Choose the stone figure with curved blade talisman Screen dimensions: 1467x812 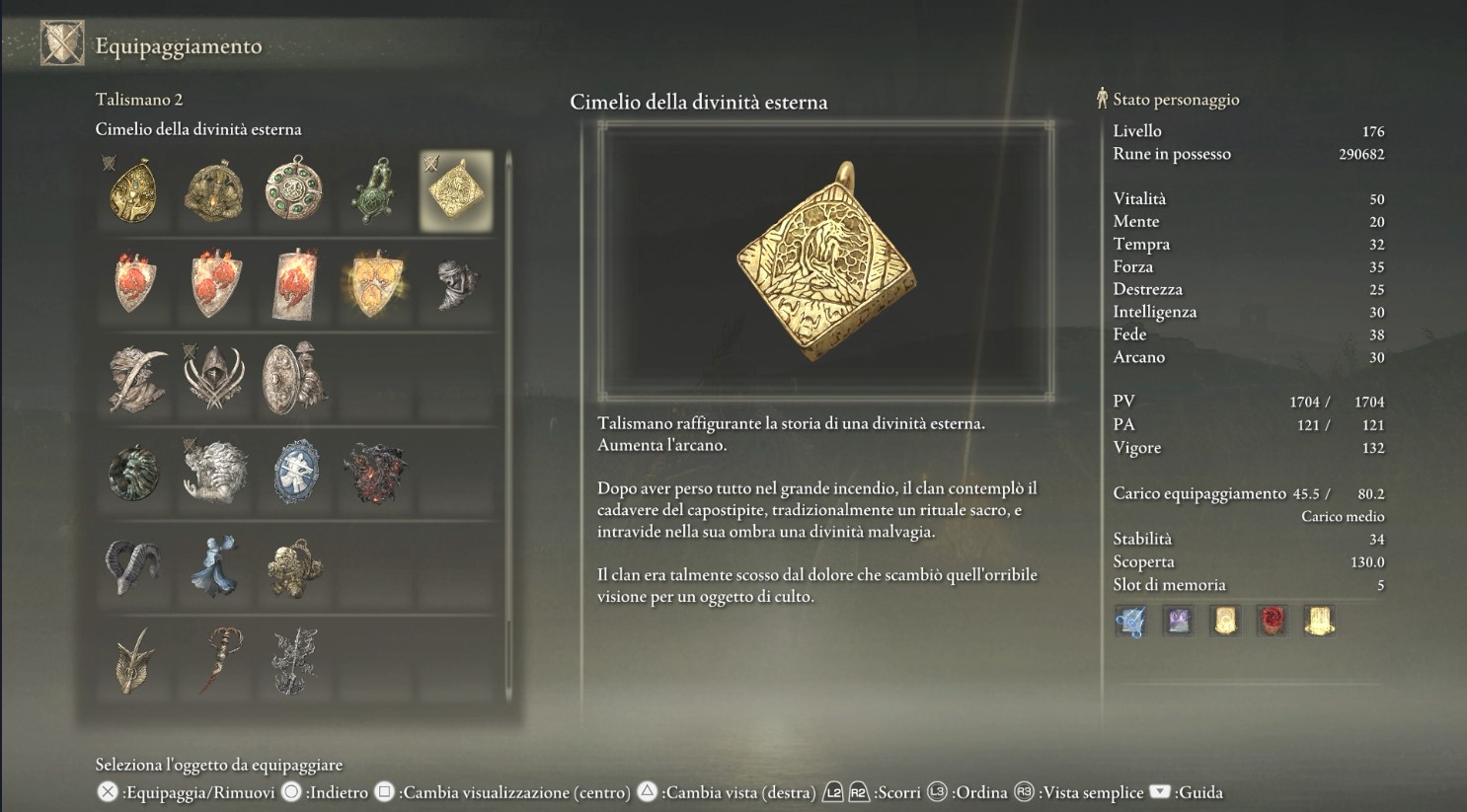pyautogui.click(x=134, y=379)
